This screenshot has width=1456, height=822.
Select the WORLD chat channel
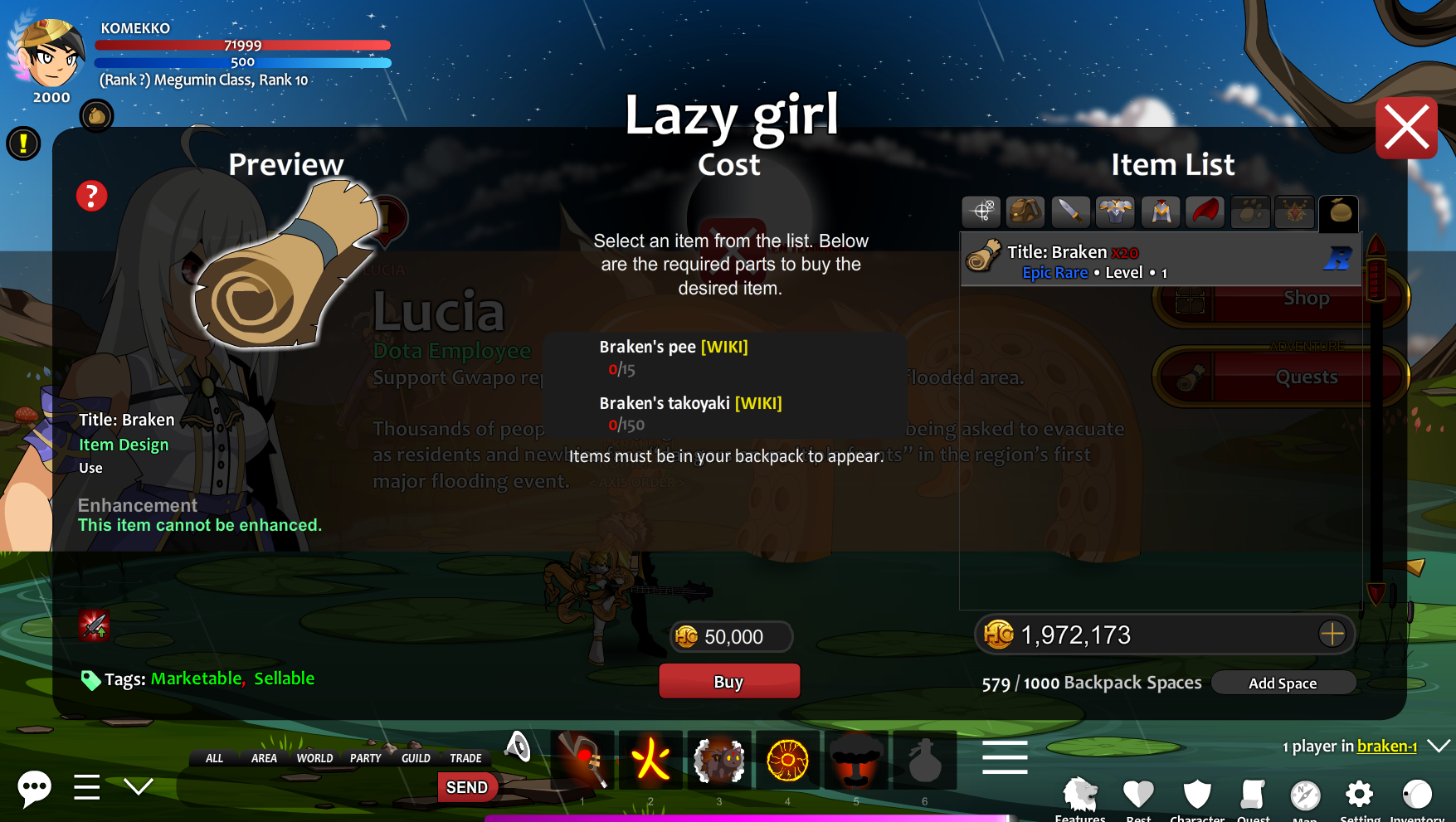(x=314, y=758)
